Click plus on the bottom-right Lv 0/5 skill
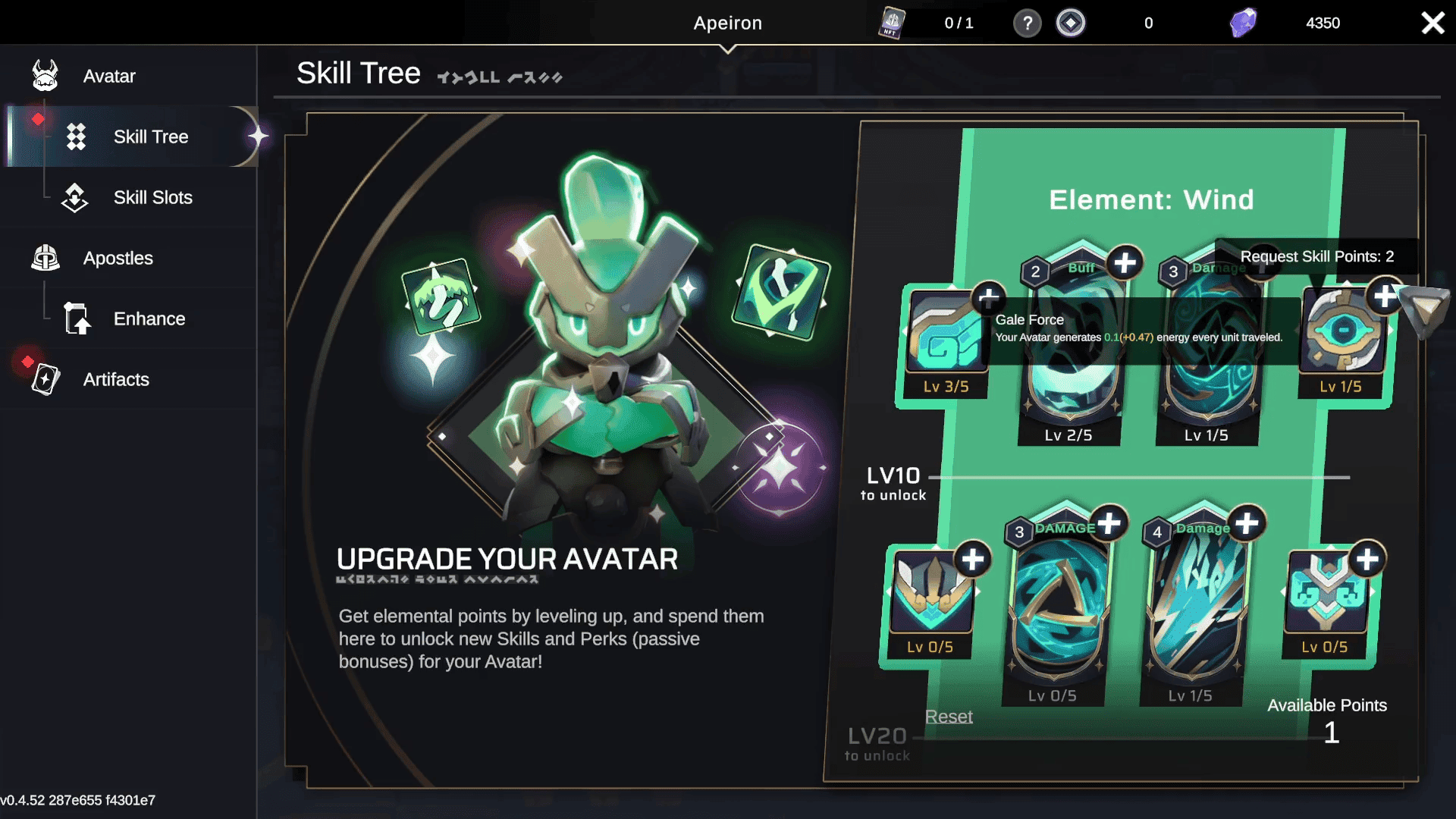The height and width of the screenshot is (819, 1456). [x=1367, y=559]
